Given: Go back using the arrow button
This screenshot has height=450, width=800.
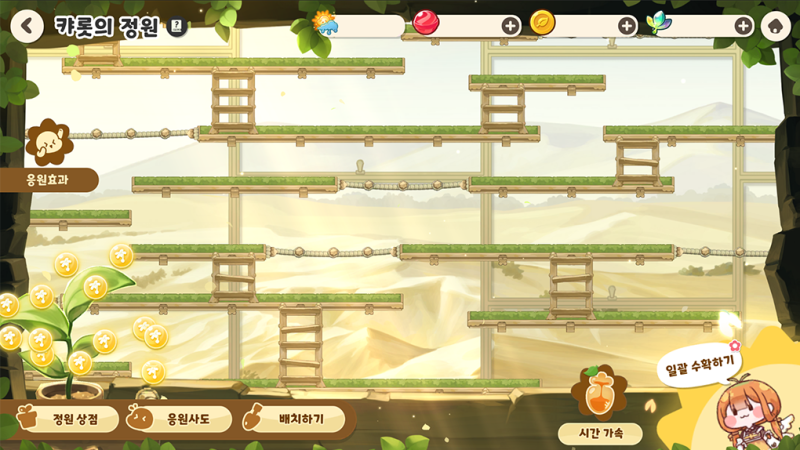Looking at the screenshot, I should [x=27, y=26].
